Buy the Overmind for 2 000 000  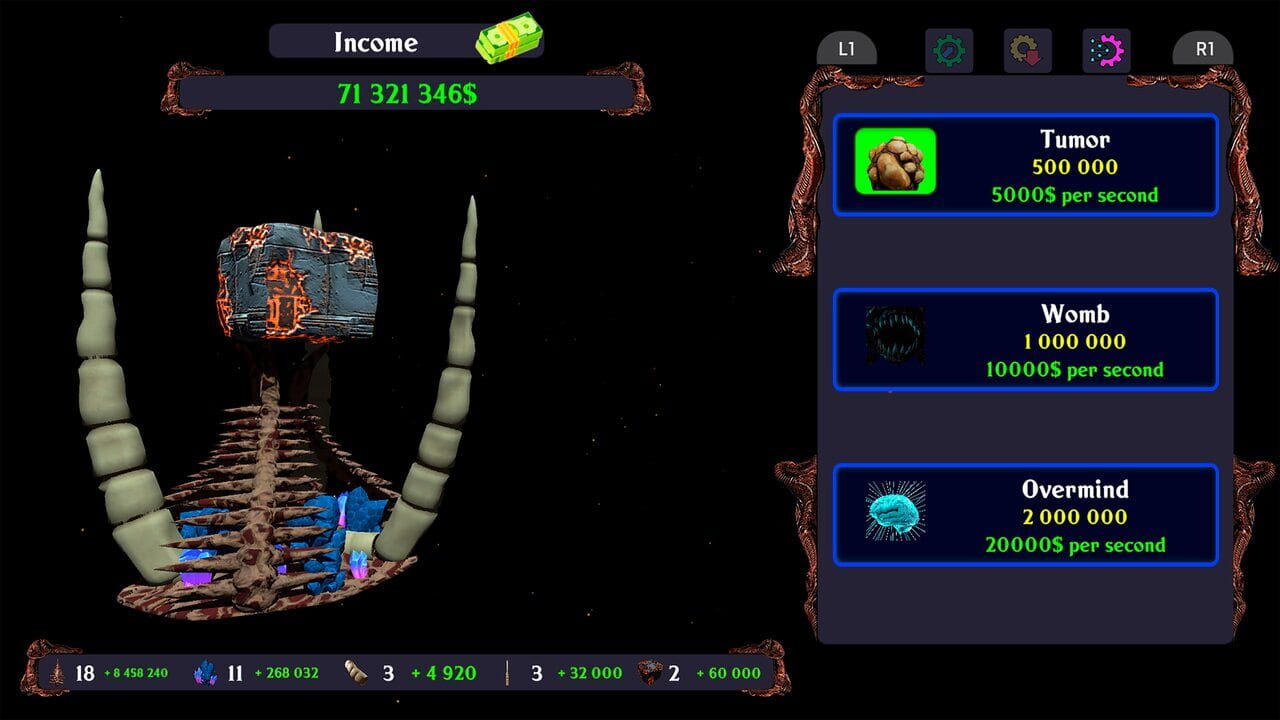click(1027, 515)
